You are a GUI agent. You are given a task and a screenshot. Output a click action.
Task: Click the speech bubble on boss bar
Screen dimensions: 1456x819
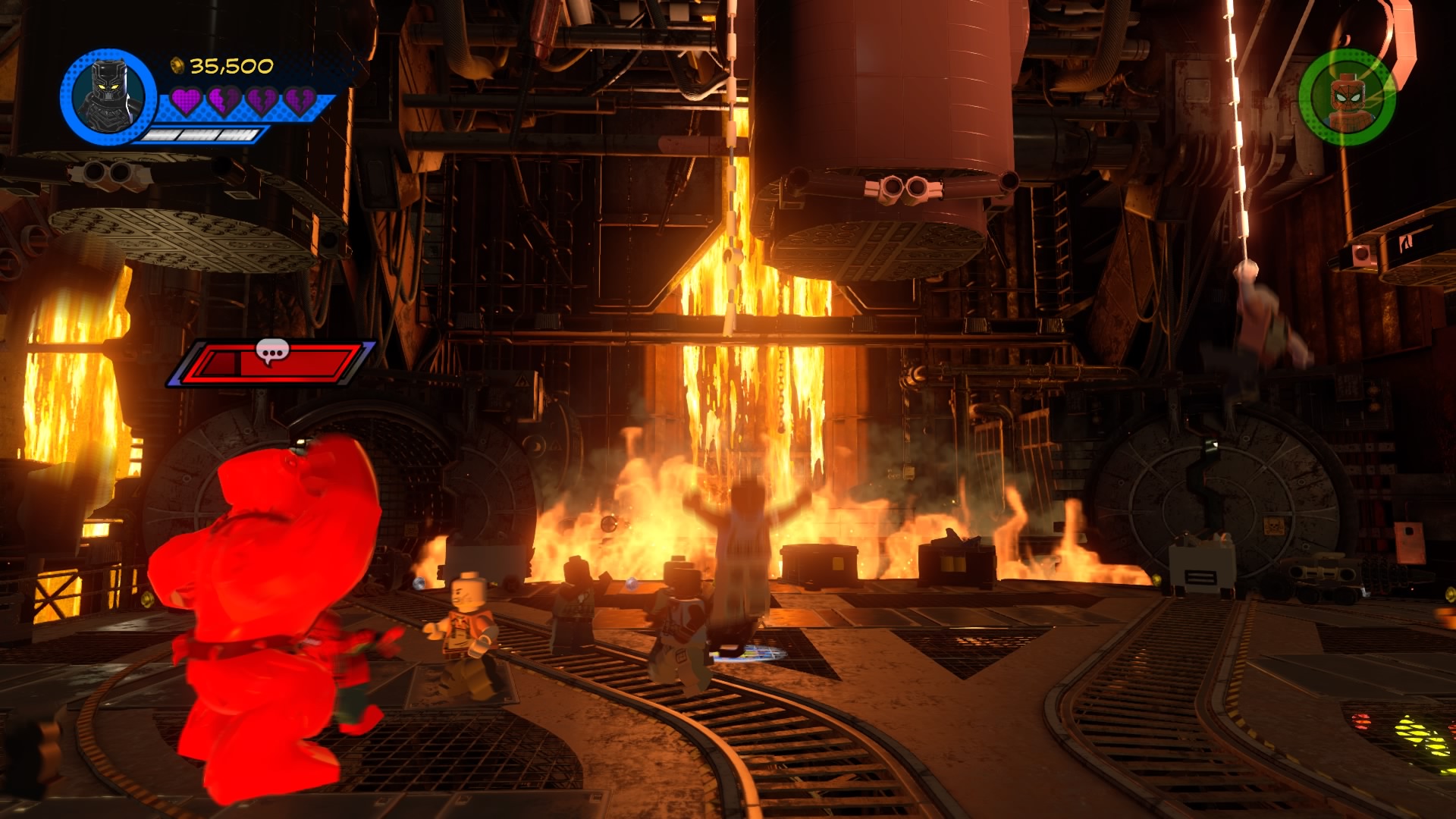pyautogui.click(x=272, y=351)
